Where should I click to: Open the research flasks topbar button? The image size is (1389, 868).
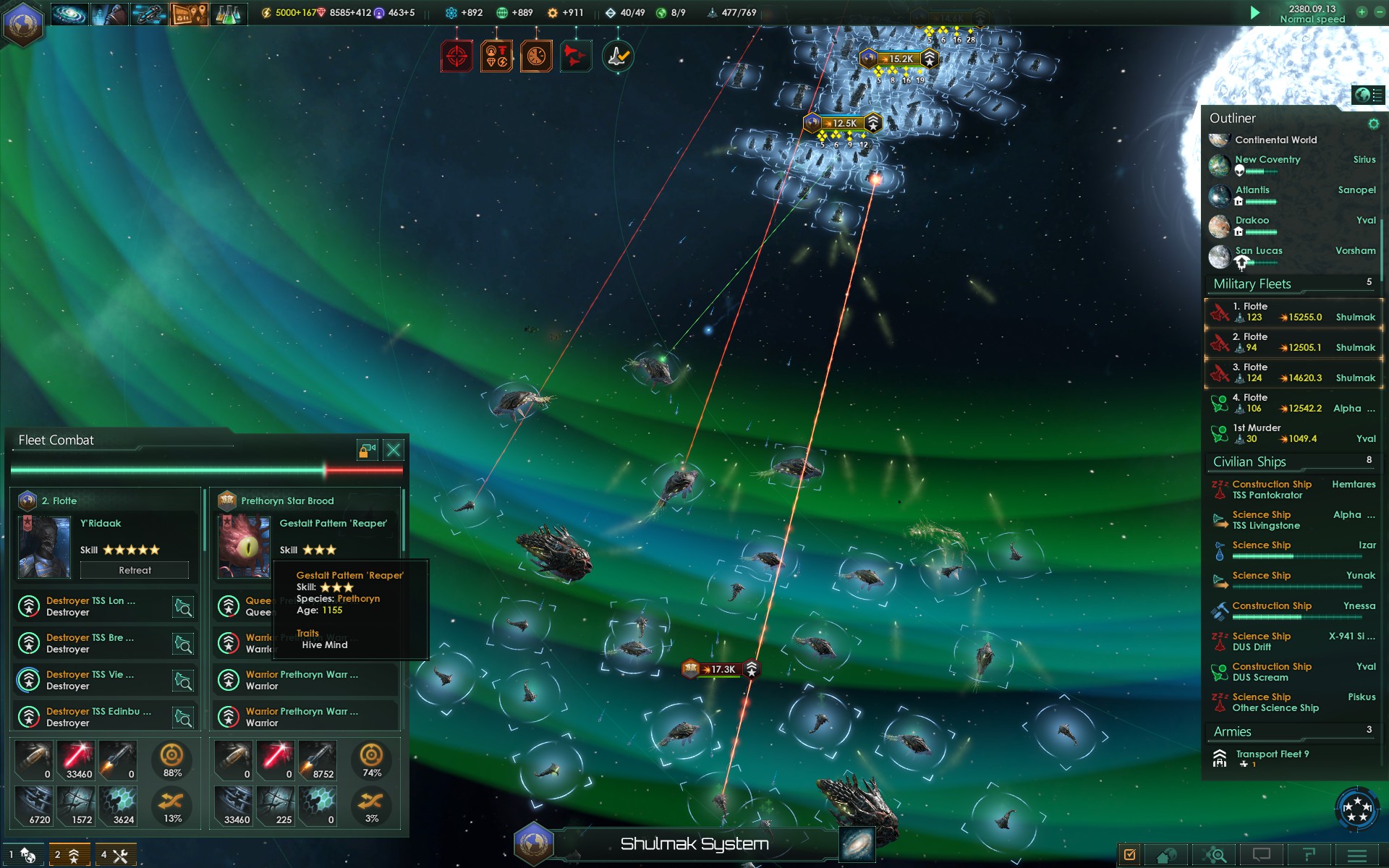pyautogui.click(x=228, y=14)
